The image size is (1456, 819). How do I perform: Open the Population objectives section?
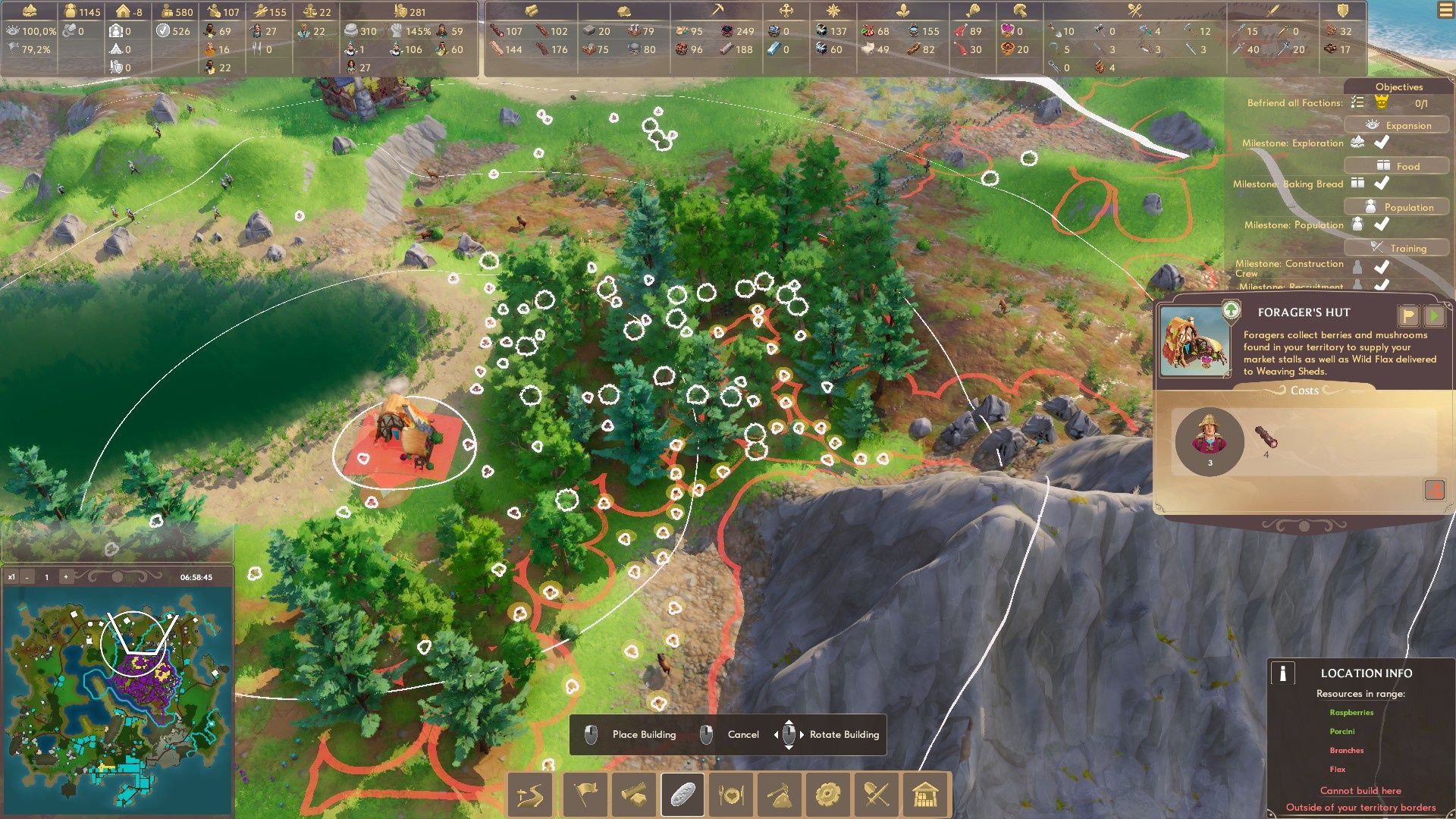click(1397, 207)
